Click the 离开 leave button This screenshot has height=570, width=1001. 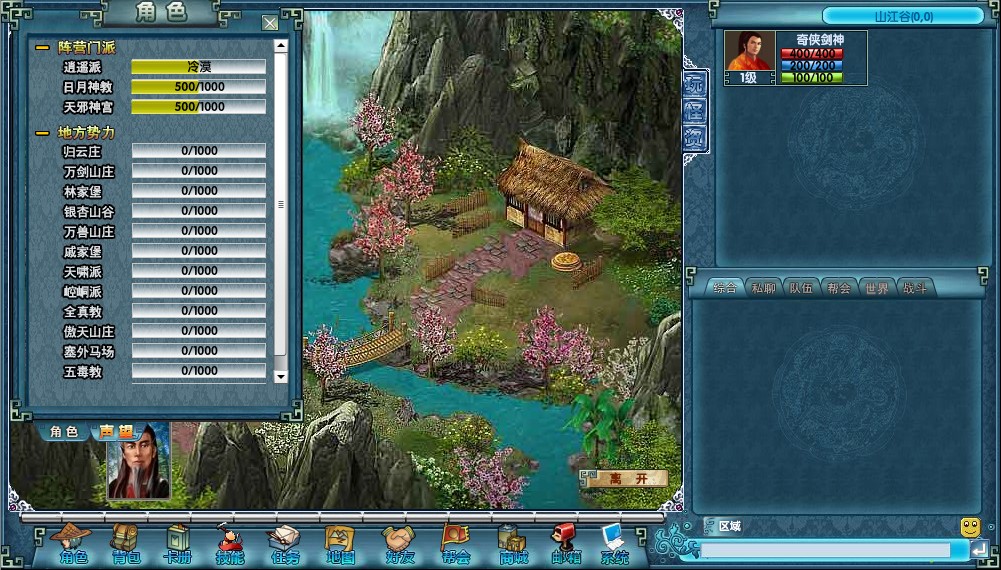626,478
